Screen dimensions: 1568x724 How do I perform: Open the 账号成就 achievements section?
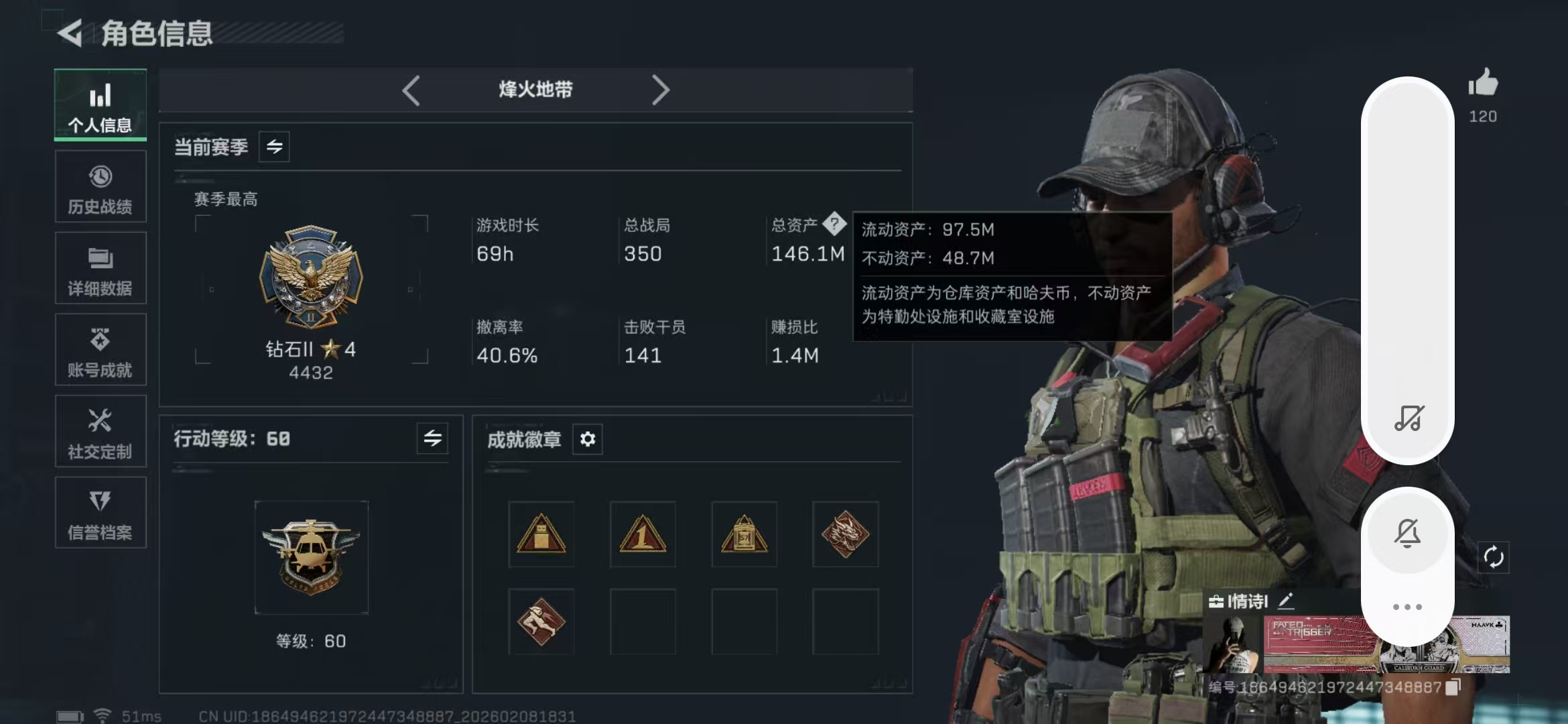100,350
